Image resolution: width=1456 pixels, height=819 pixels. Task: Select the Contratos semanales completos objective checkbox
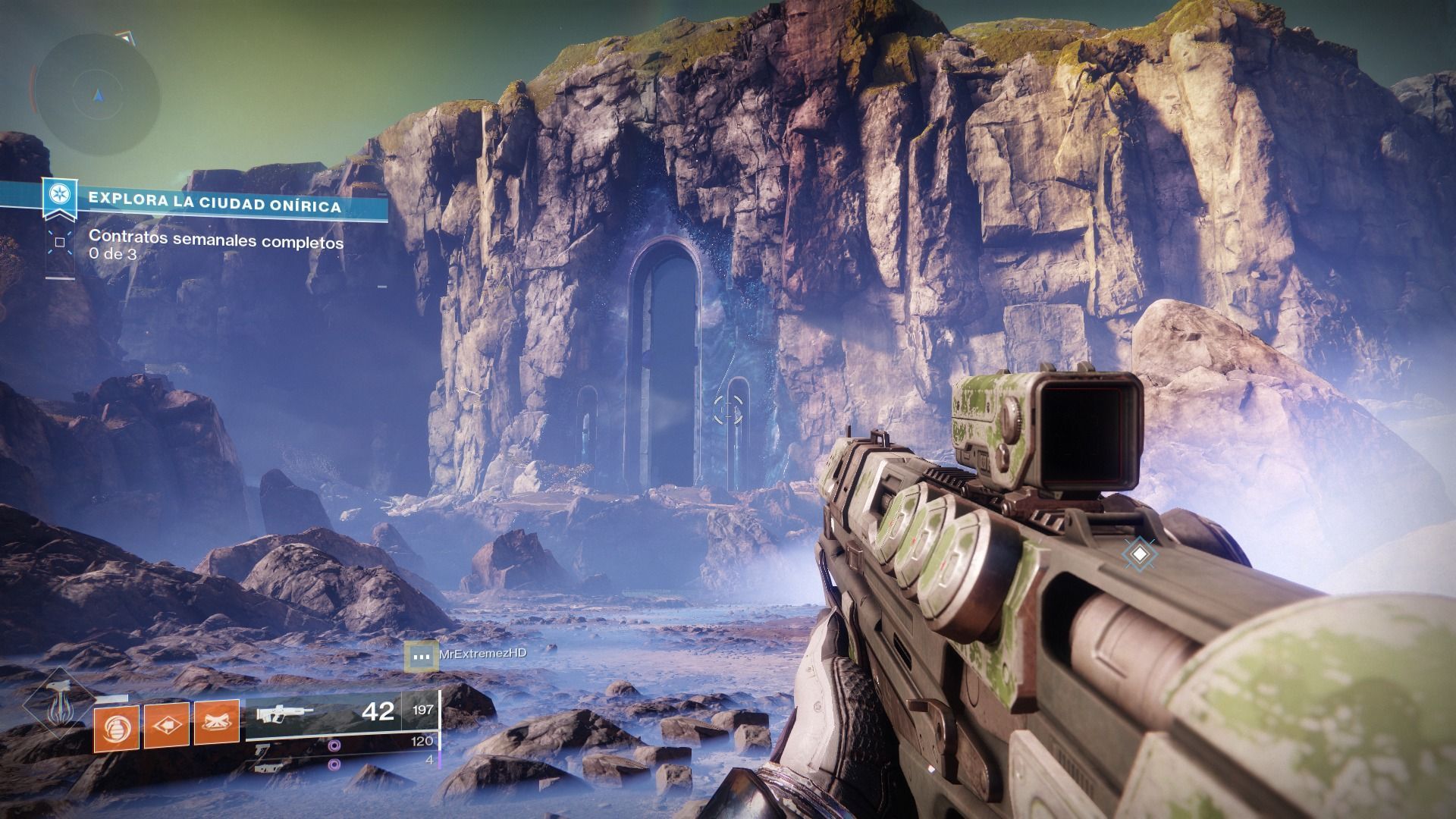tap(59, 243)
